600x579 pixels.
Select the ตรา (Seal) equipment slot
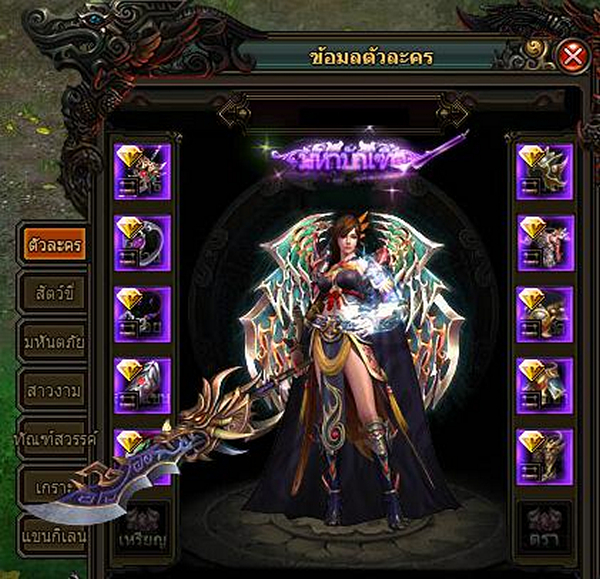tap(545, 528)
